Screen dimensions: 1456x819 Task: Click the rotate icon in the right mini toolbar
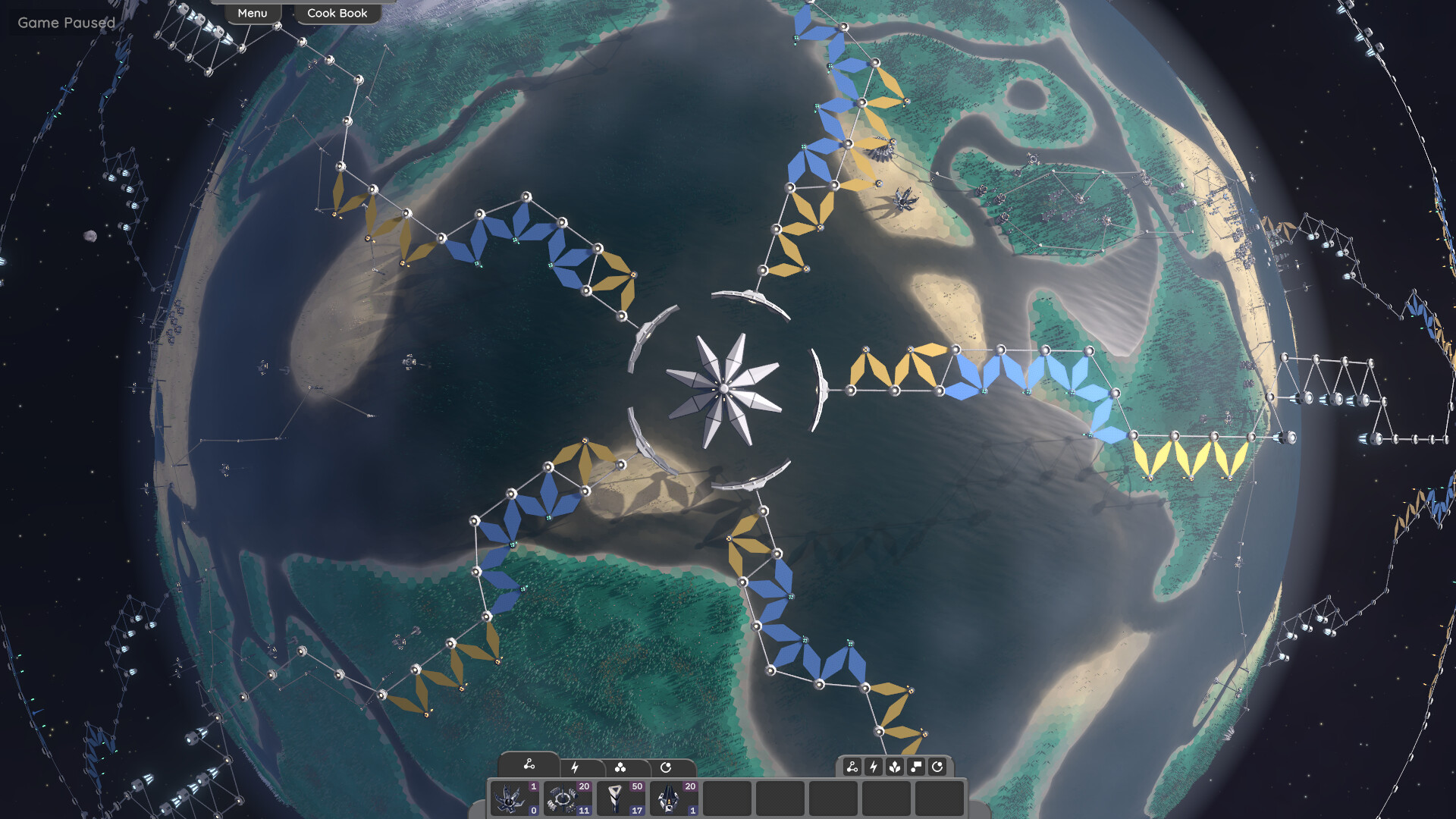[938, 767]
